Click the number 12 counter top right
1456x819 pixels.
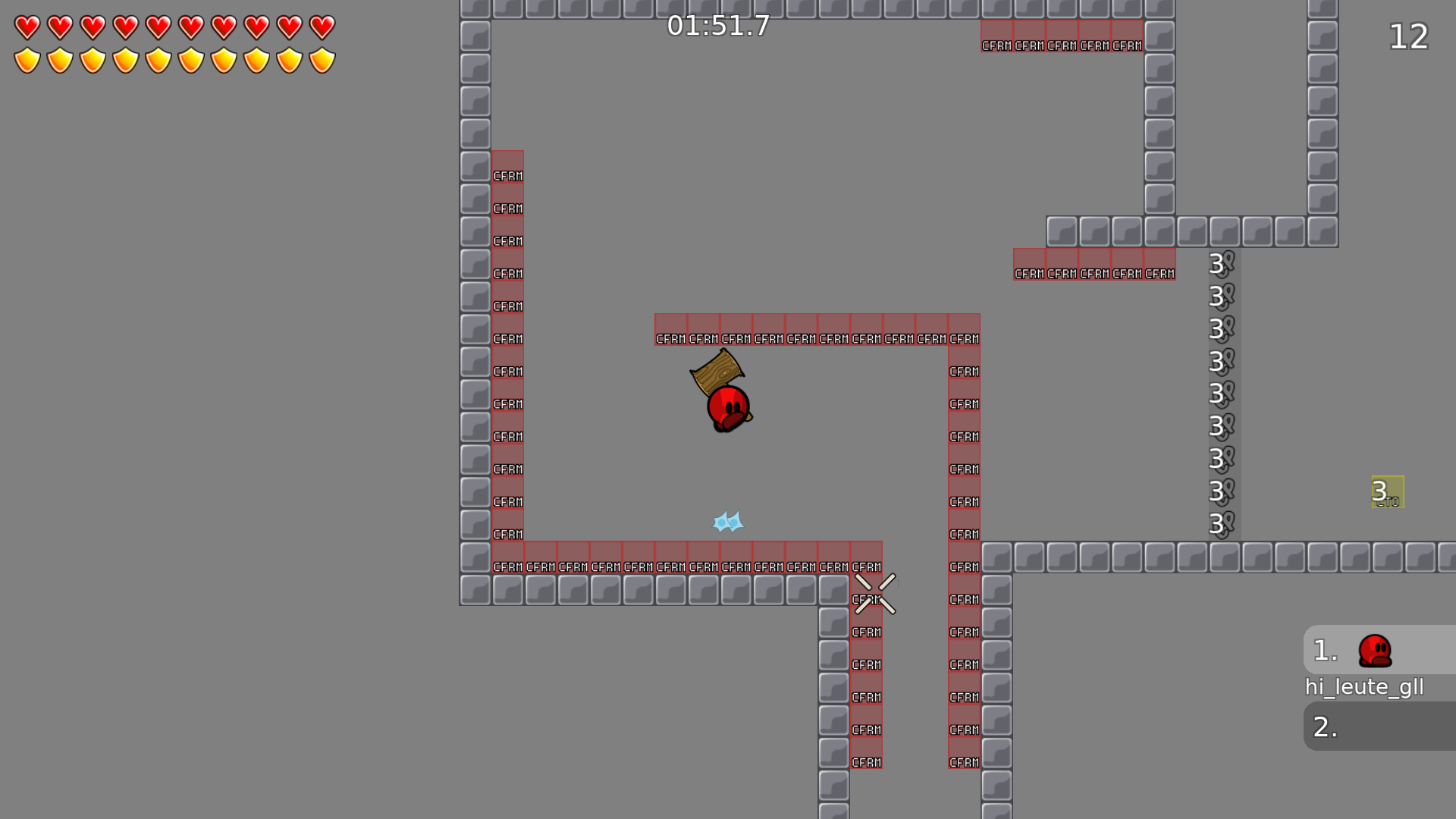[1408, 37]
